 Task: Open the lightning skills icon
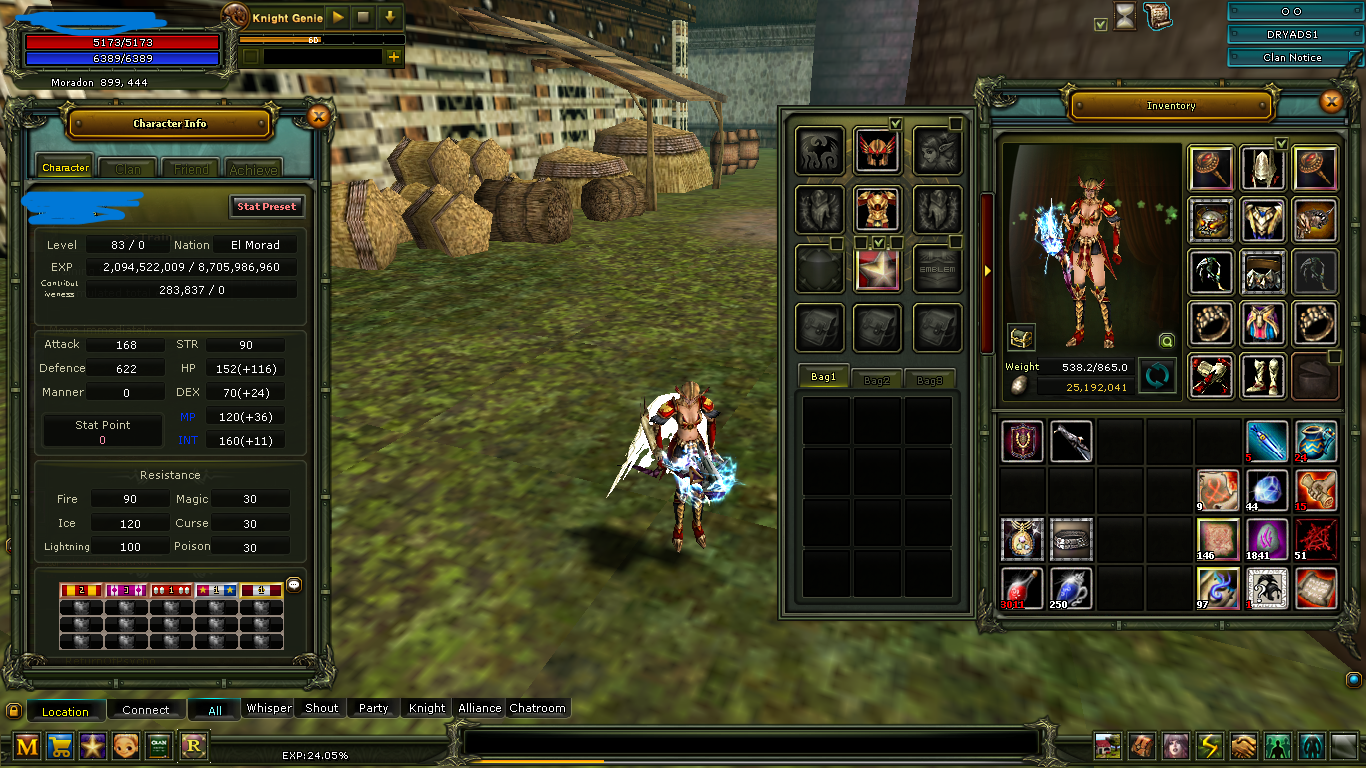(1209, 746)
